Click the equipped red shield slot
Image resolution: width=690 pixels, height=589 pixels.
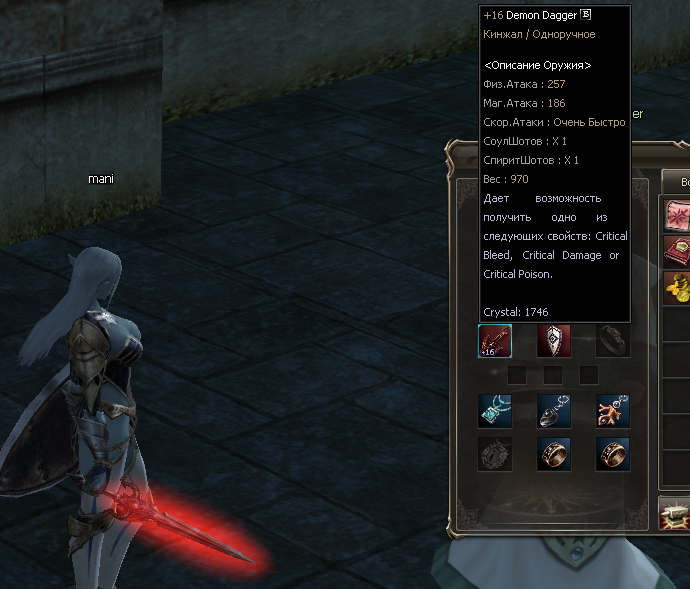tap(554, 341)
